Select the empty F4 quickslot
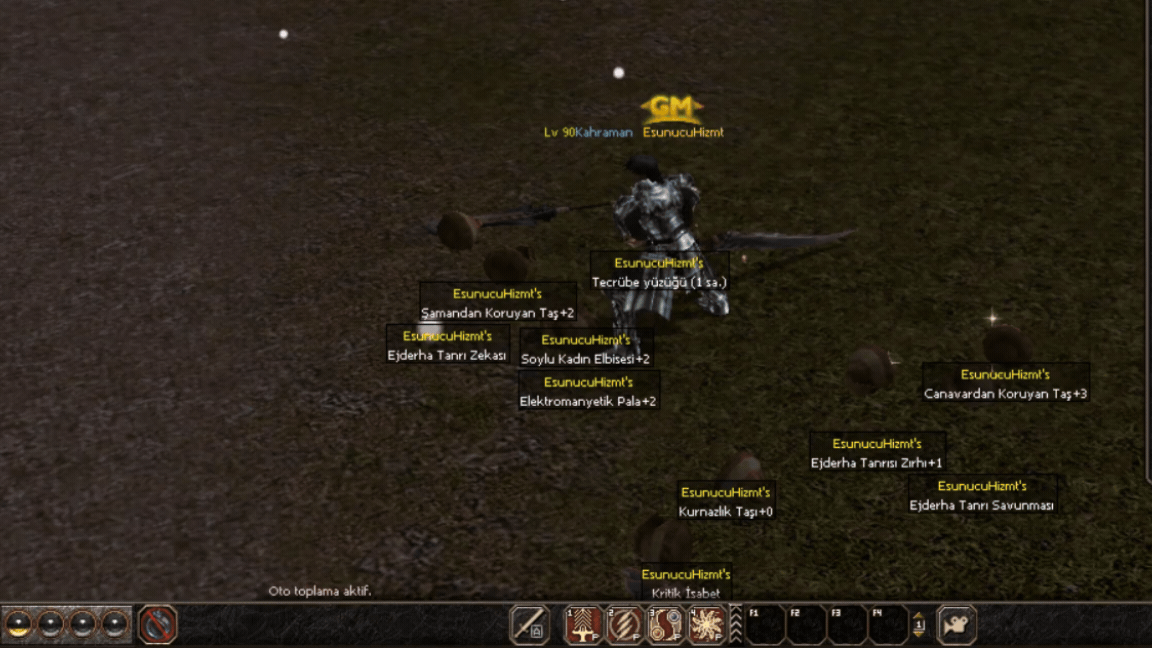The image size is (1152, 648). (x=888, y=626)
